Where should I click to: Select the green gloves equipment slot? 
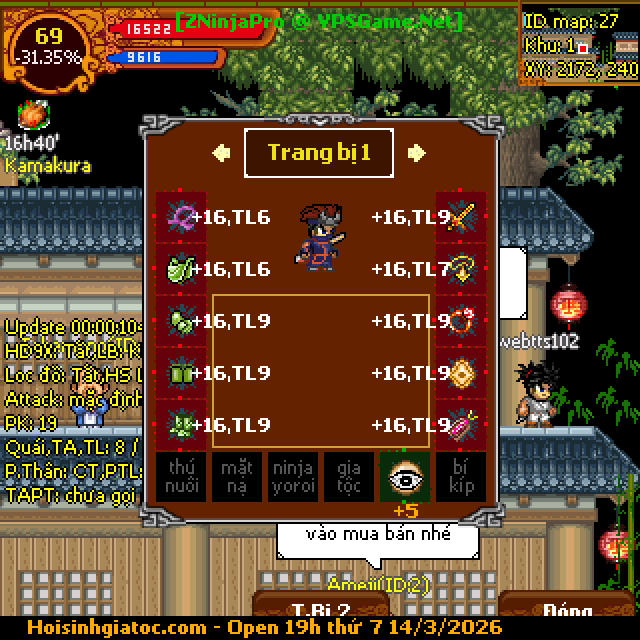181,321
